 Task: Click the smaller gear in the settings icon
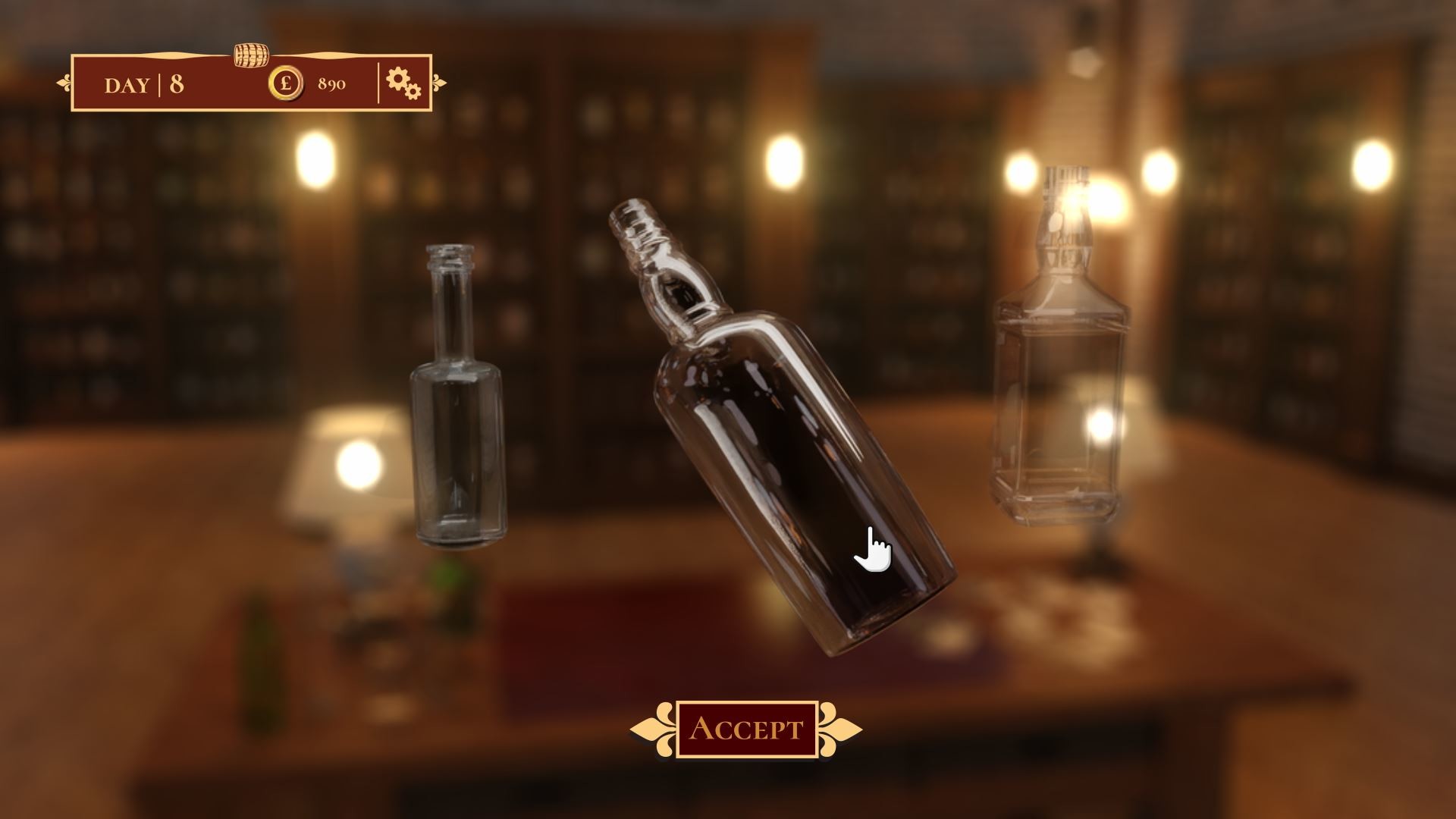click(x=413, y=92)
